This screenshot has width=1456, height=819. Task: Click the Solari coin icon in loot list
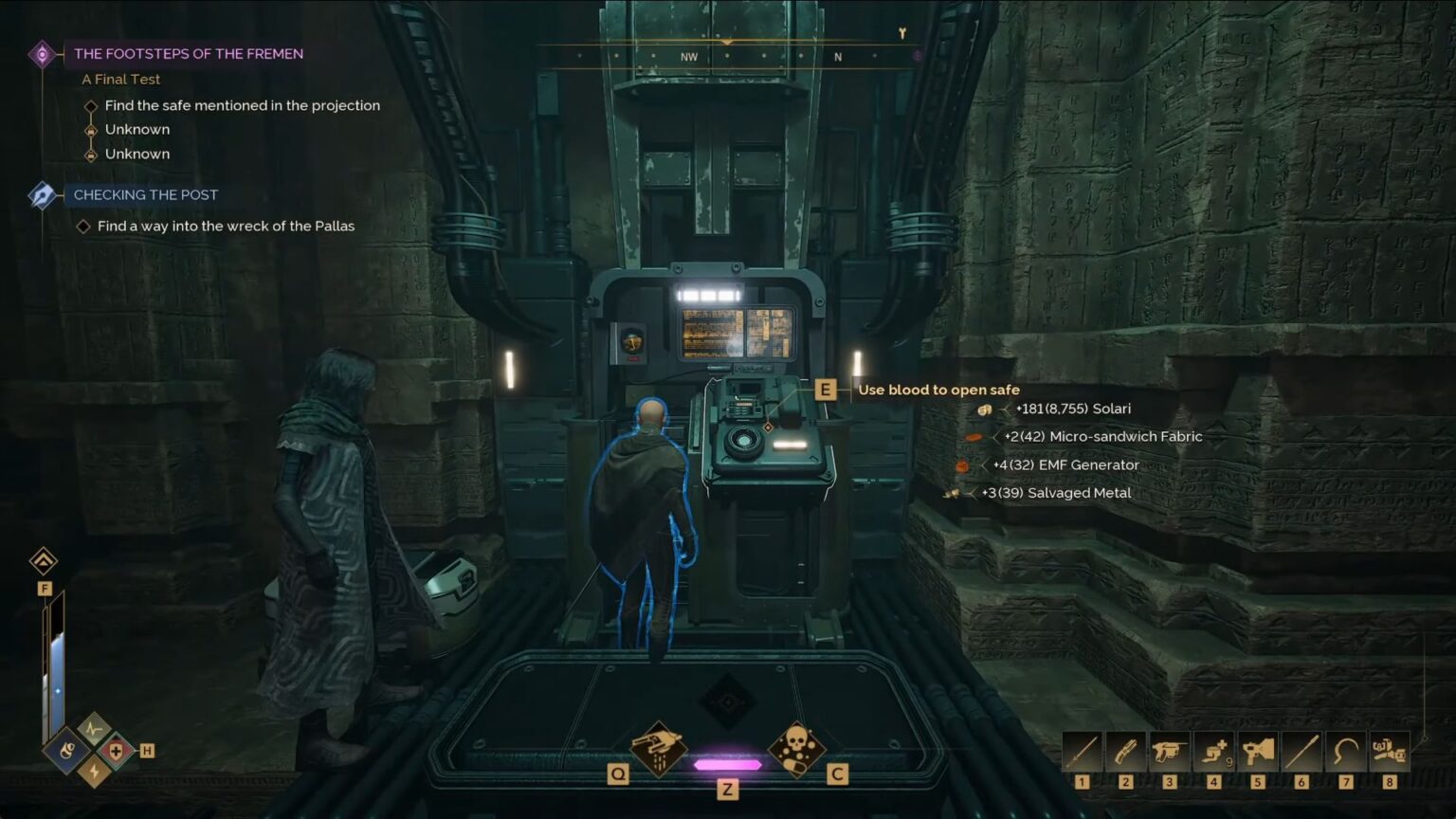pyautogui.click(x=984, y=409)
